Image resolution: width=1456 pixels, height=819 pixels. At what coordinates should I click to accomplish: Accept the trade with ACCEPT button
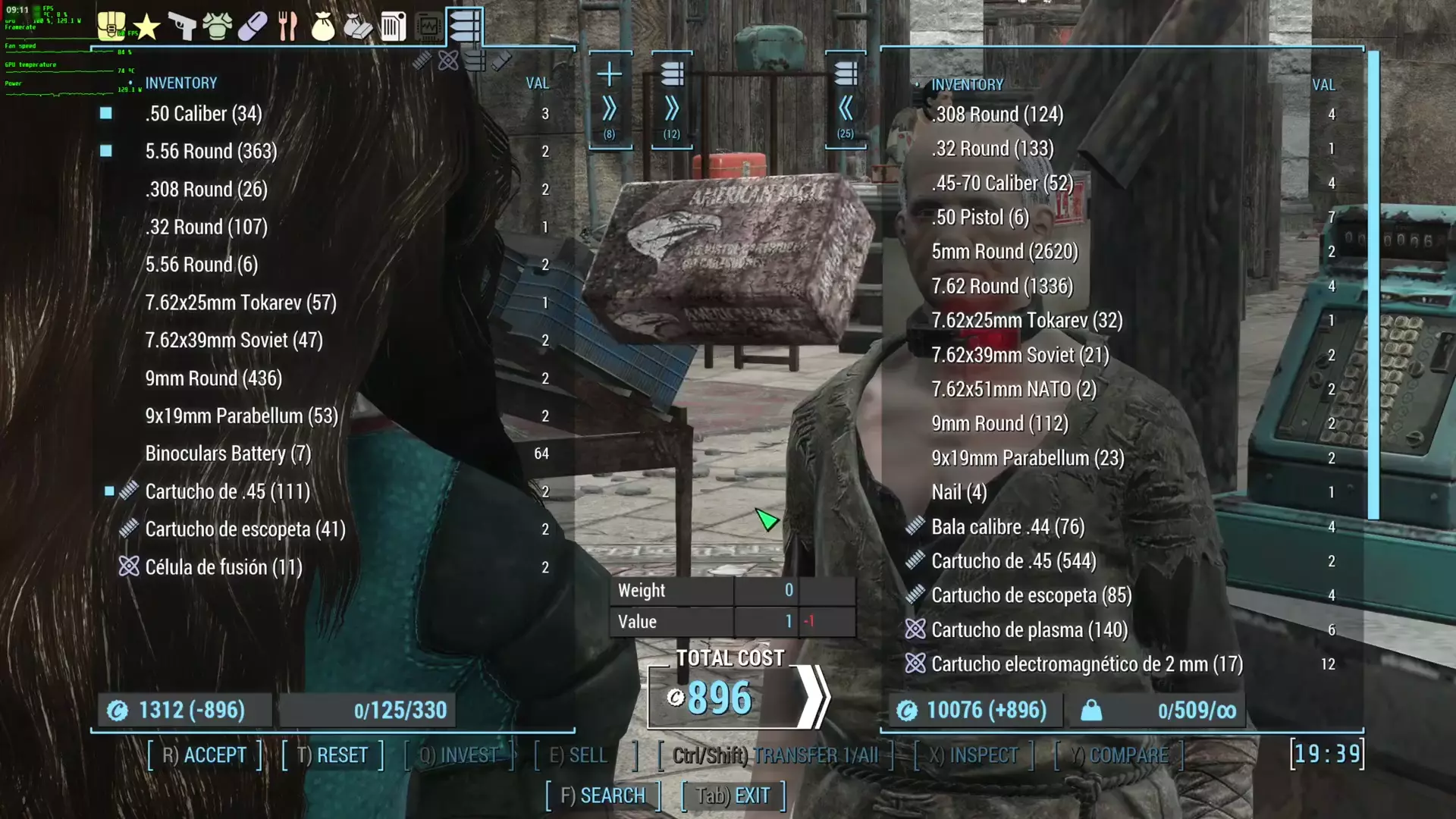click(x=204, y=755)
